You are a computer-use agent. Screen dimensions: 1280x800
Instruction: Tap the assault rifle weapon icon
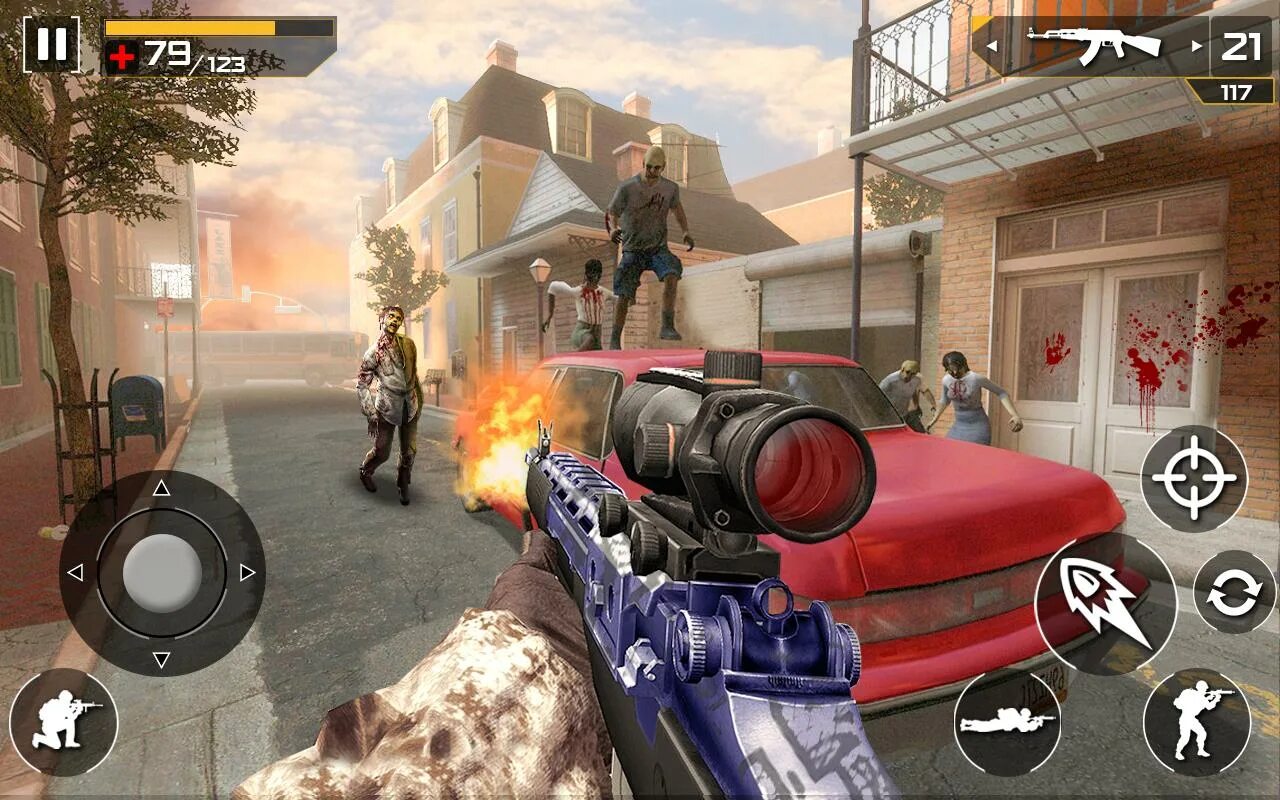[x=1093, y=45]
